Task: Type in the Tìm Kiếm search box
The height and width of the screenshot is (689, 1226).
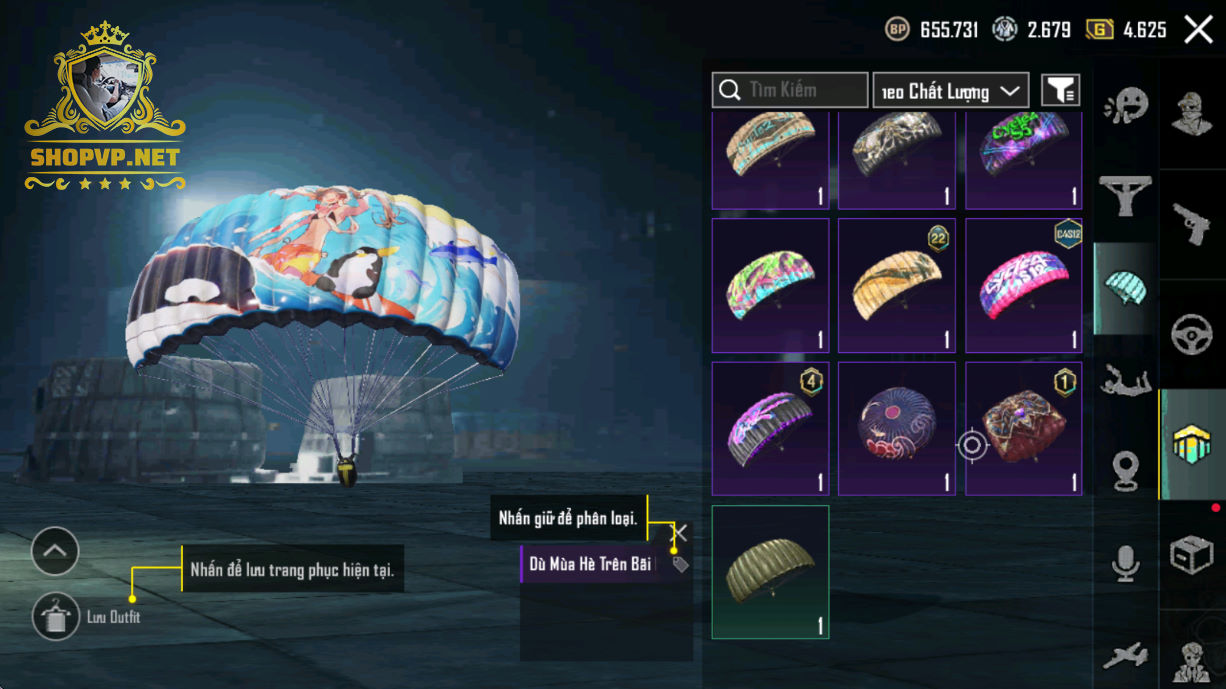Action: click(x=805, y=90)
